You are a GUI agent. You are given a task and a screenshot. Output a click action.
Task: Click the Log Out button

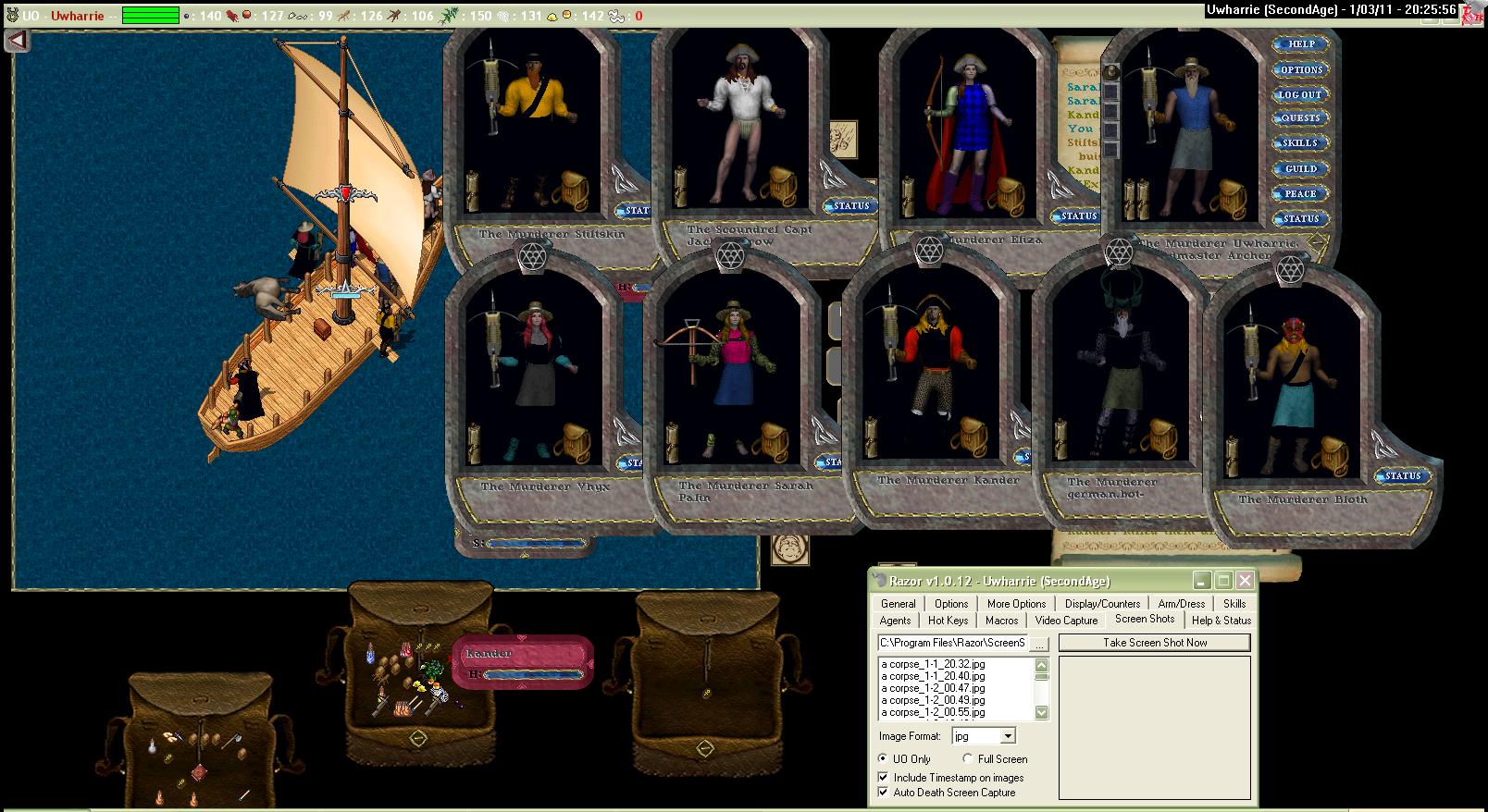[x=1300, y=94]
